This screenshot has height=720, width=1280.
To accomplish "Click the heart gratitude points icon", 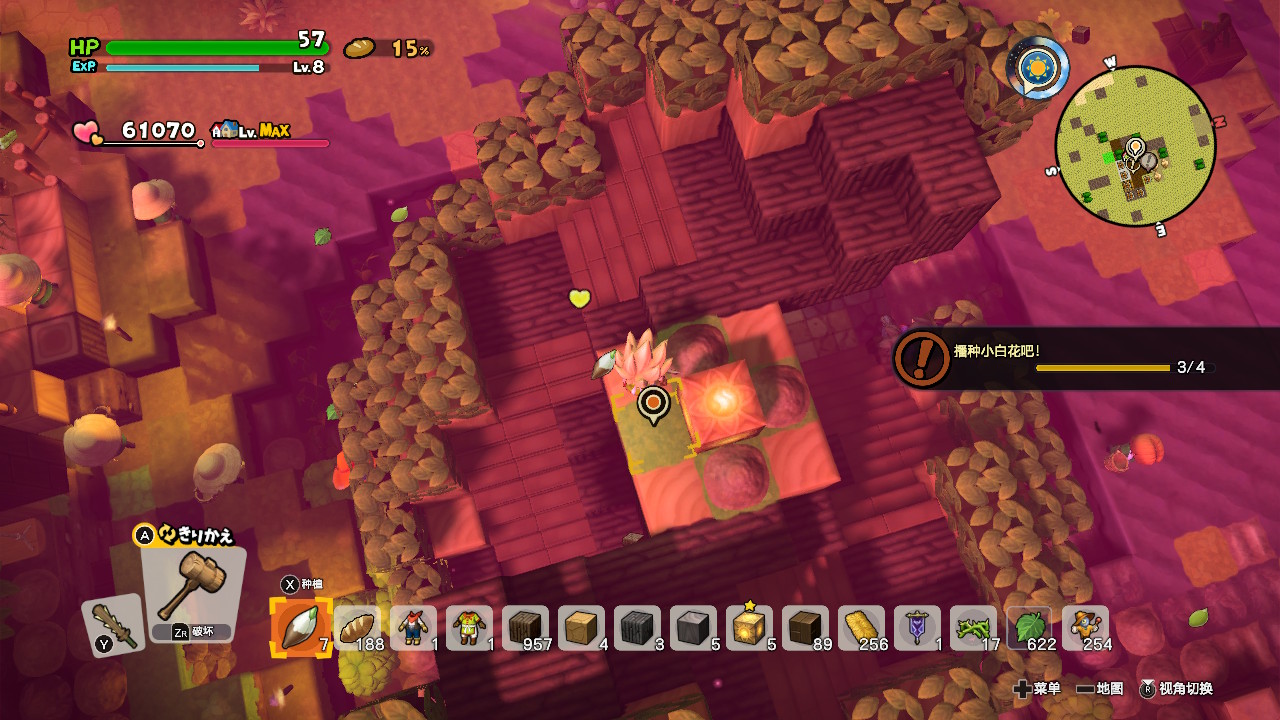I will click(x=87, y=132).
